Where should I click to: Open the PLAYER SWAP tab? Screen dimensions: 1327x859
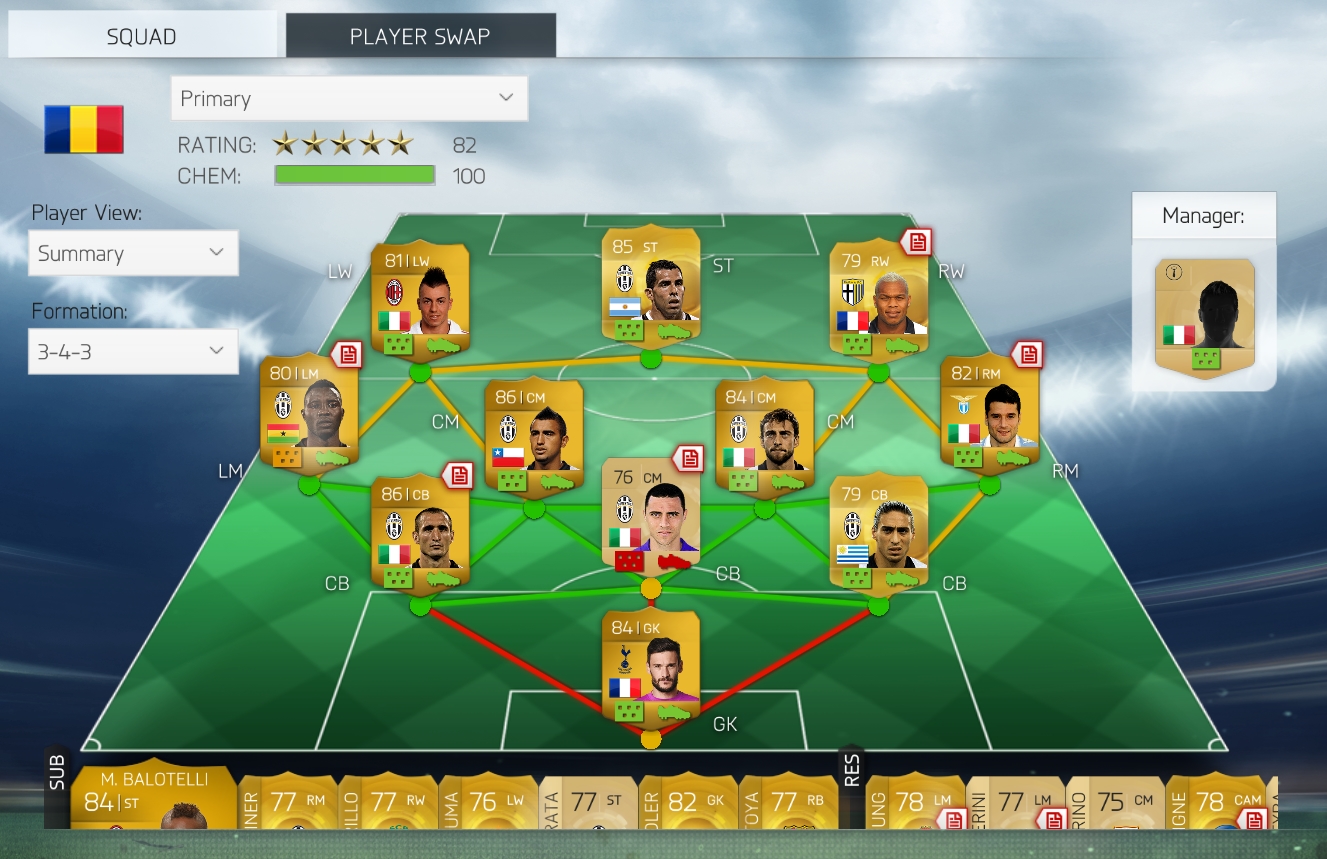pos(420,34)
